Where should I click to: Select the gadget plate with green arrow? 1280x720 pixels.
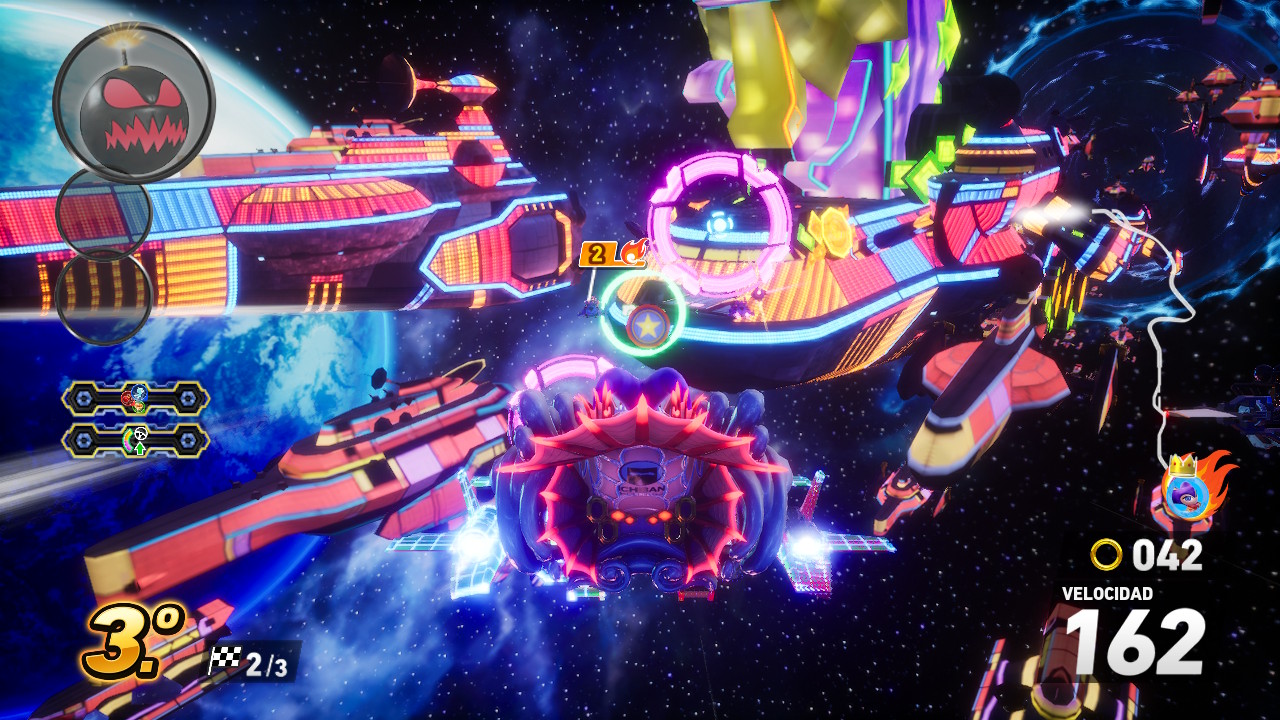[136, 440]
